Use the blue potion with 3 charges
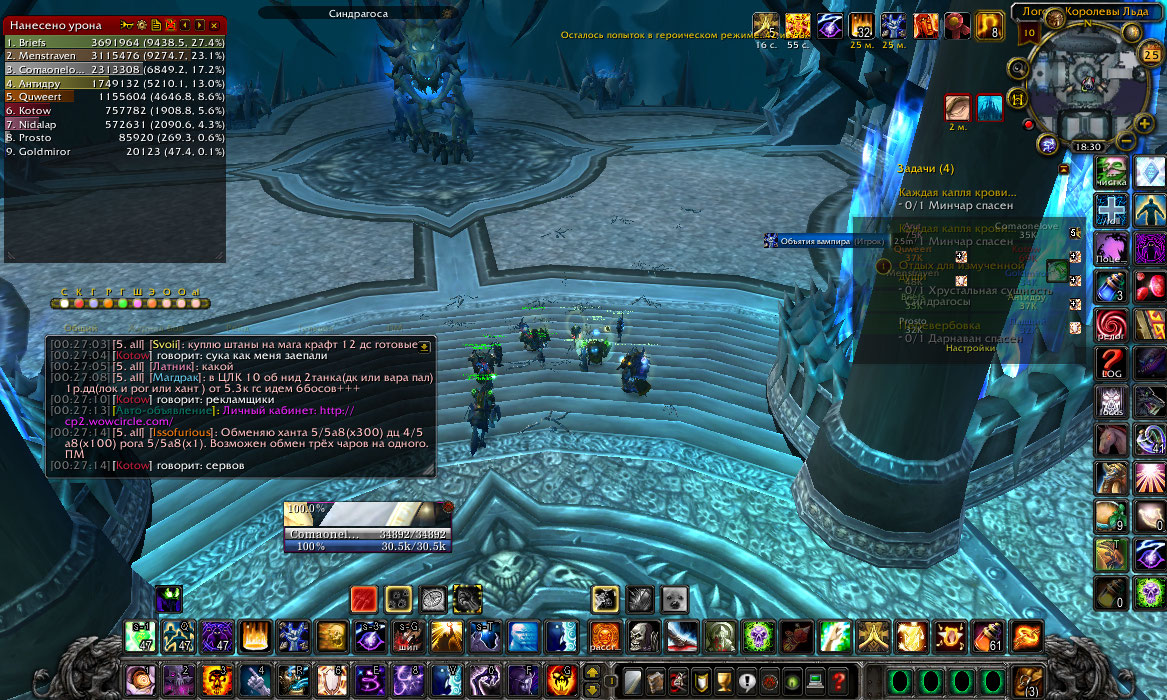 [1113, 286]
